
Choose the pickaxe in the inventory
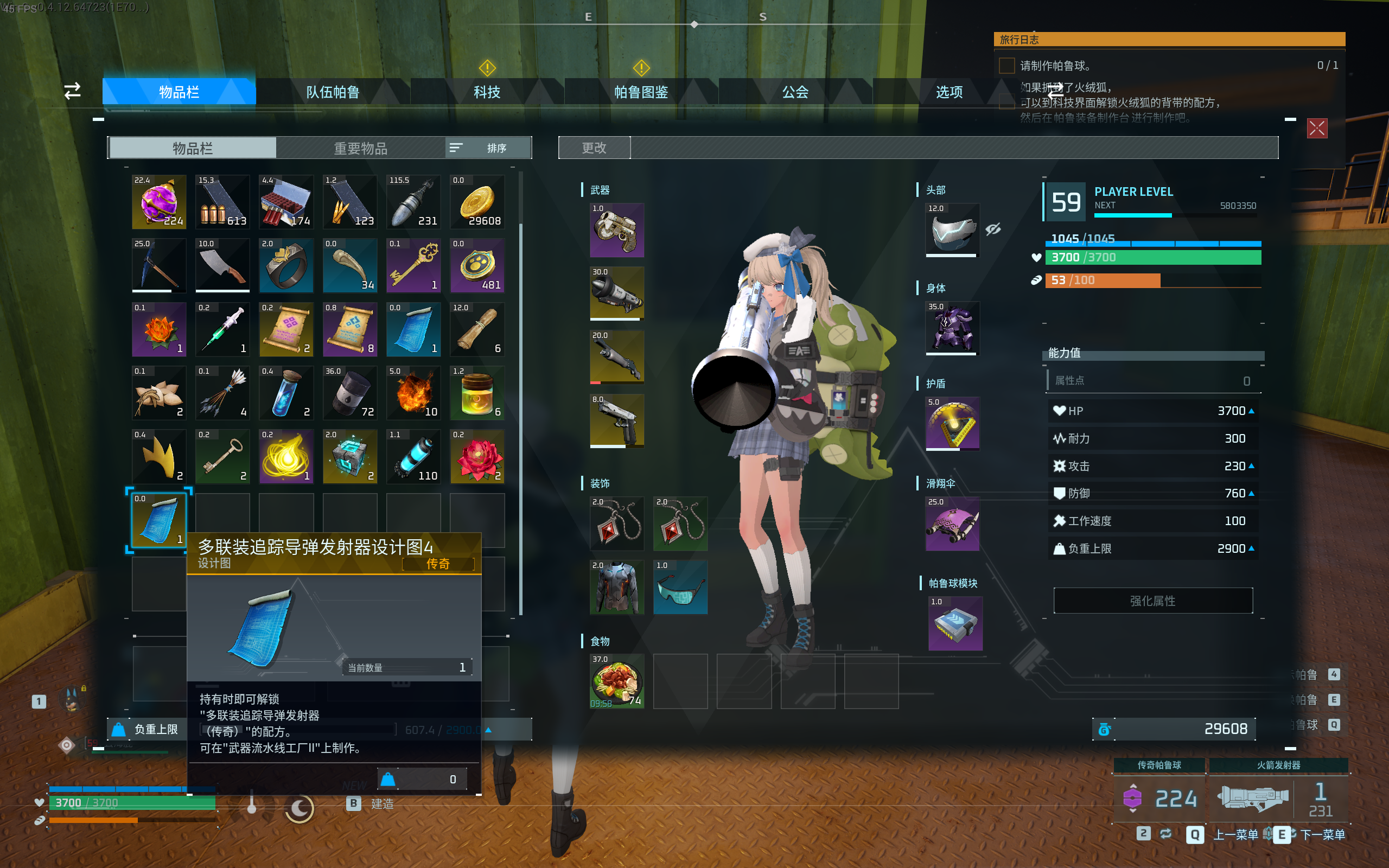(x=159, y=266)
